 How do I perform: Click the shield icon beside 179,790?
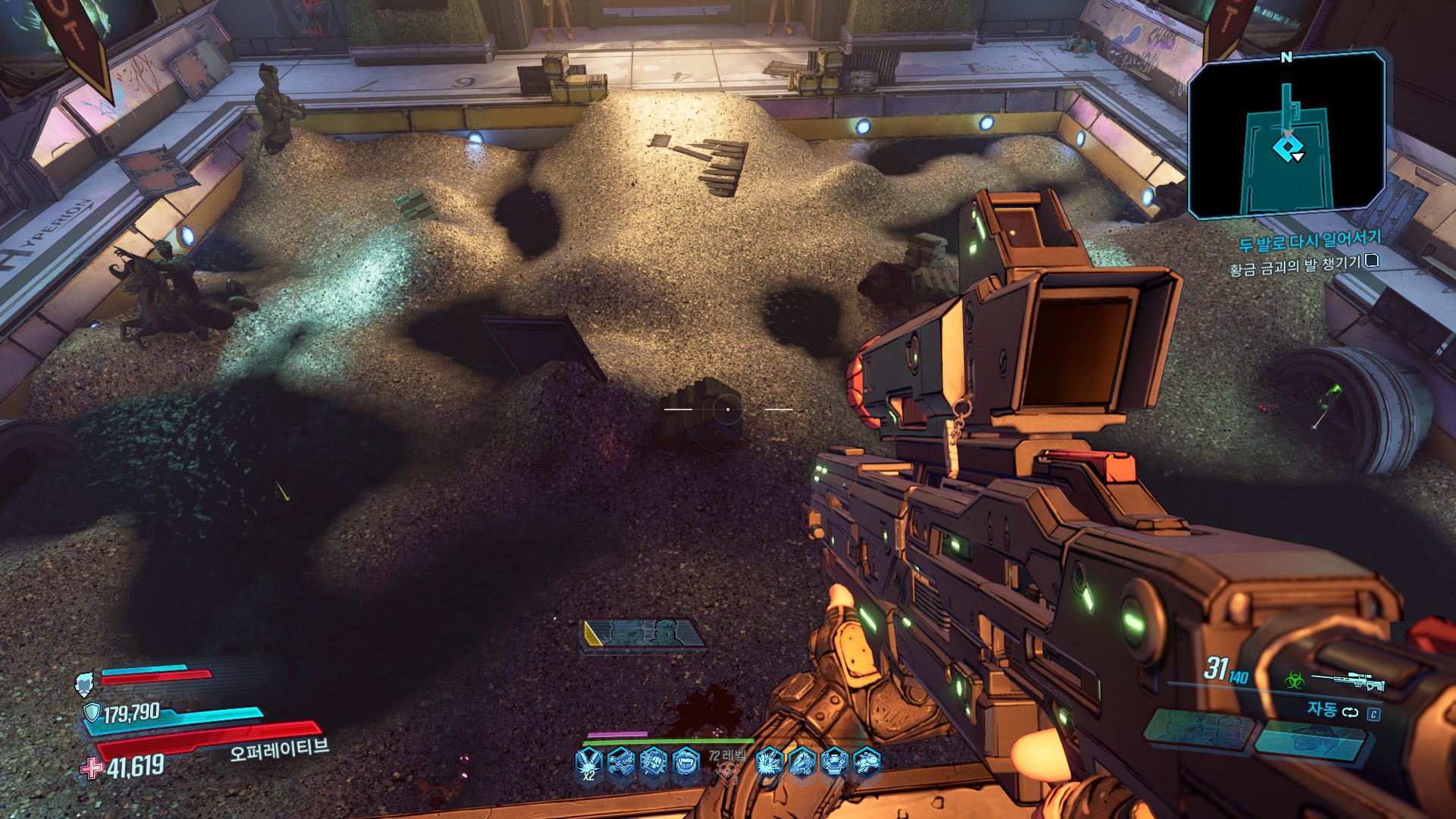pyautogui.click(x=91, y=713)
